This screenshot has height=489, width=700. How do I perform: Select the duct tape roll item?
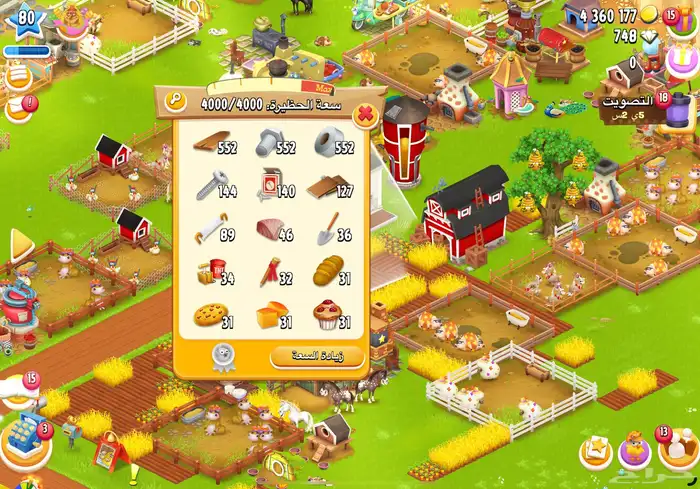[327, 145]
